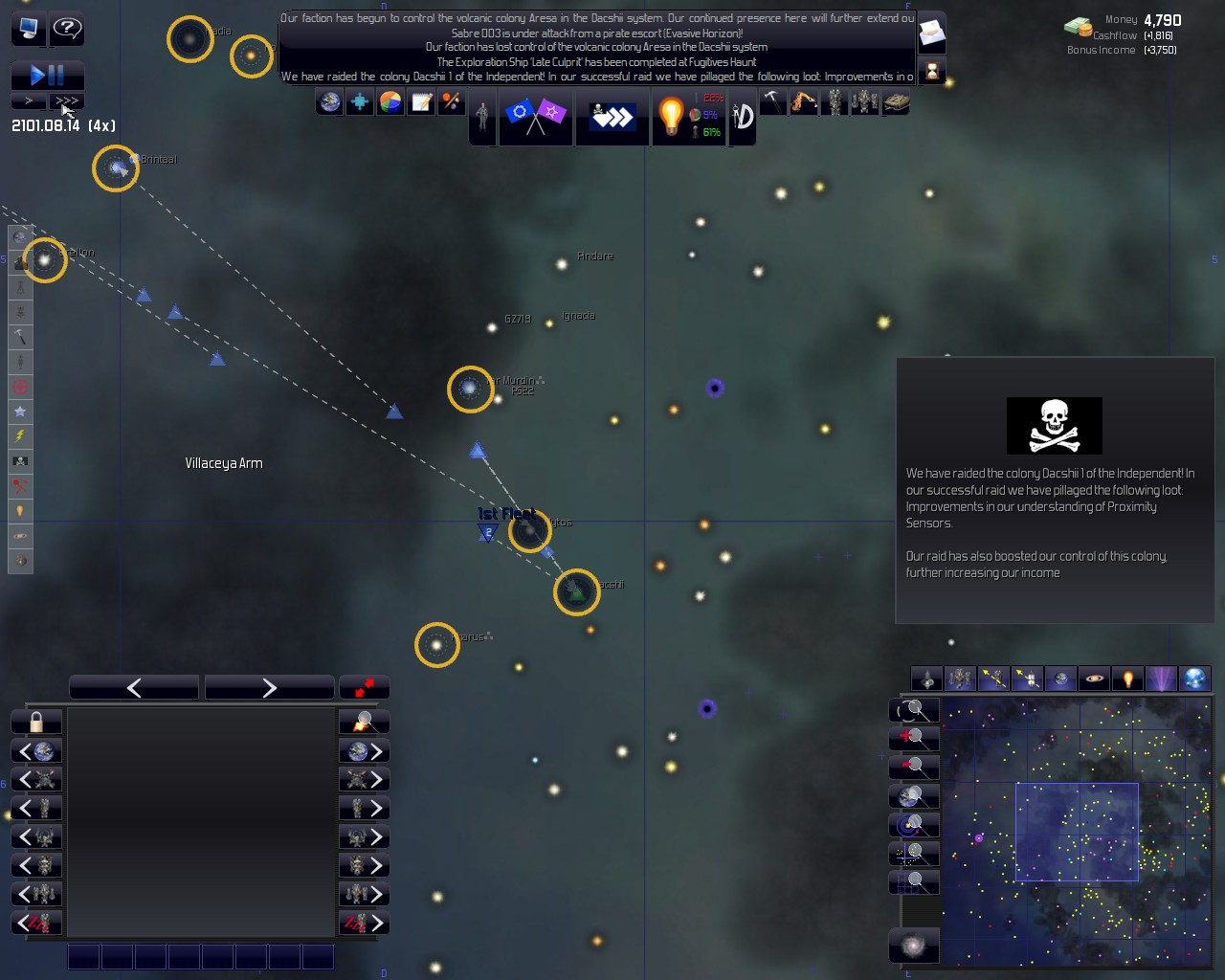Image resolution: width=1225 pixels, height=980 pixels.
Task: Zoom in with the red plus magnifier
Action: pyautogui.click(x=914, y=738)
